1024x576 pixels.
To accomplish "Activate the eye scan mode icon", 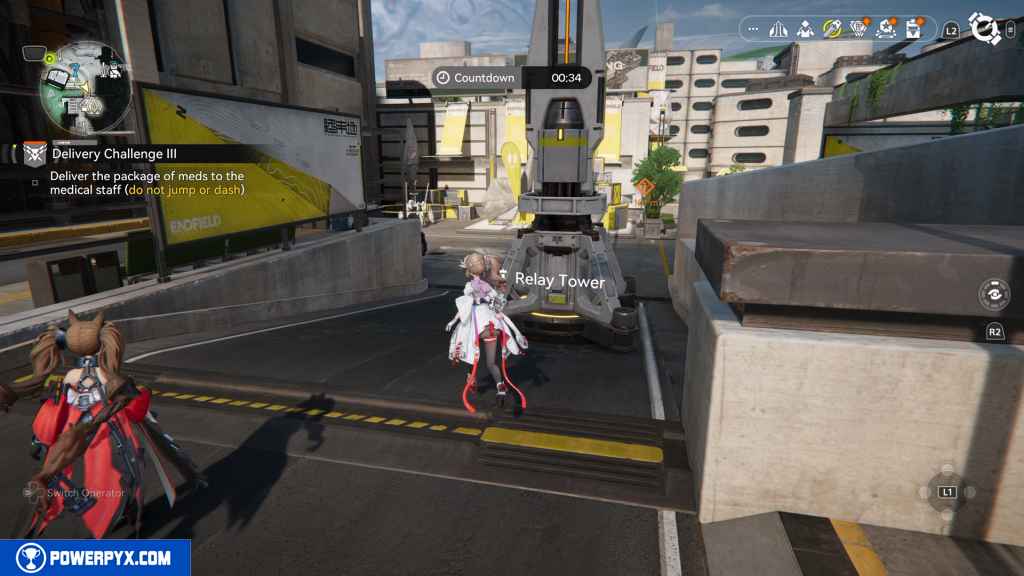I will click(994, 296).
